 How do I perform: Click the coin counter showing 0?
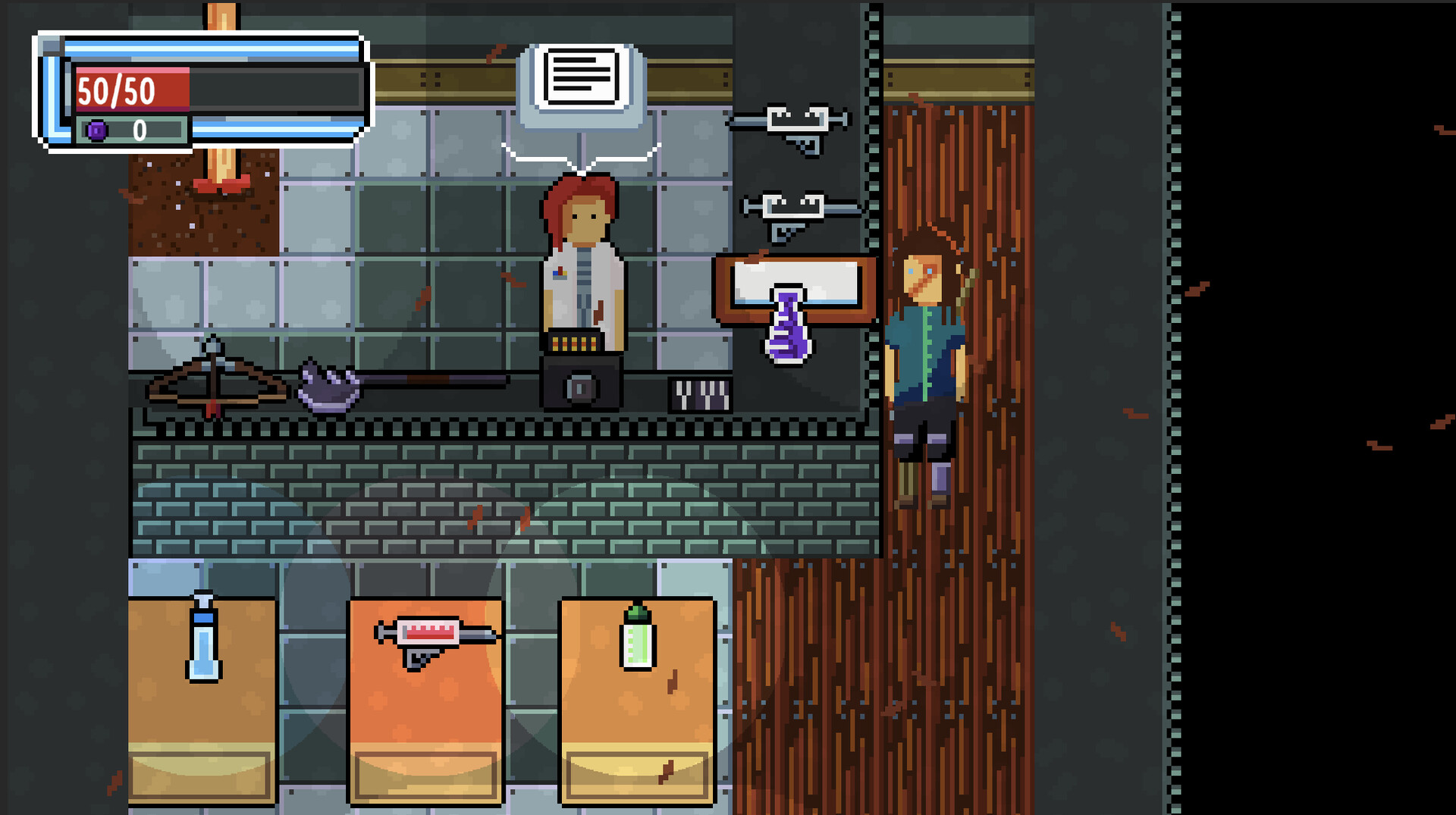(x=139, y=130)
